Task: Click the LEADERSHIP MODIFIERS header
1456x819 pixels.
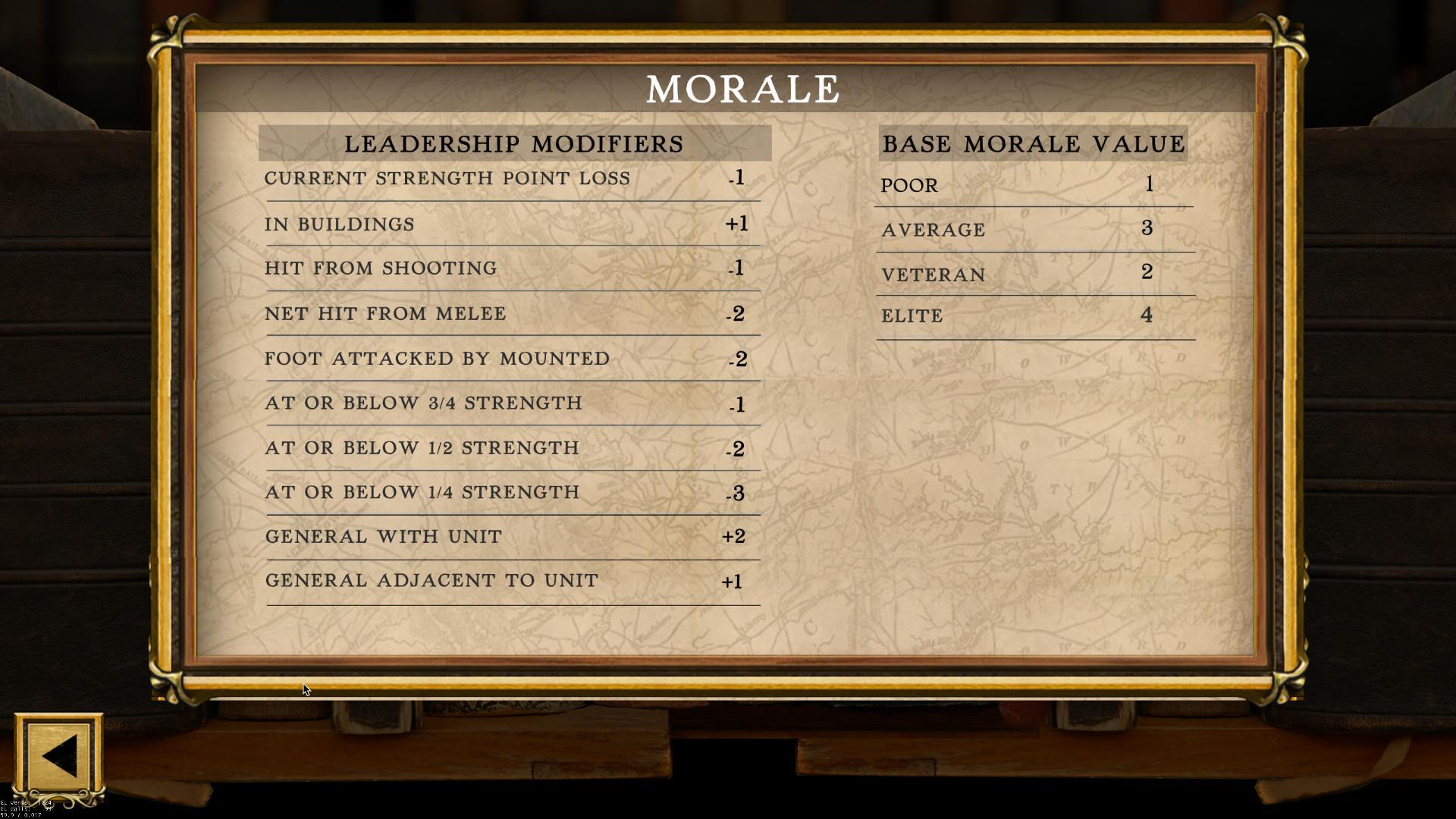Action: [514, 143]
